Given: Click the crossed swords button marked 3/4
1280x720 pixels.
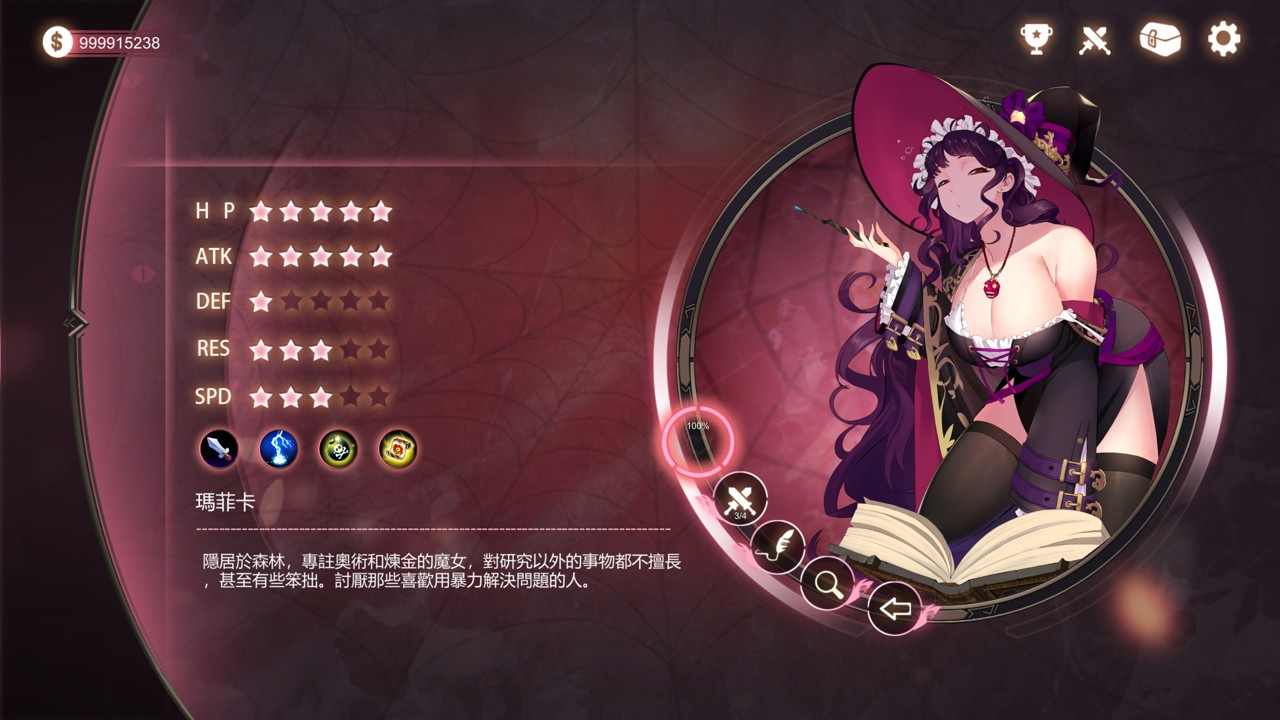Looking at the screenshot, I should pos(740,499).
